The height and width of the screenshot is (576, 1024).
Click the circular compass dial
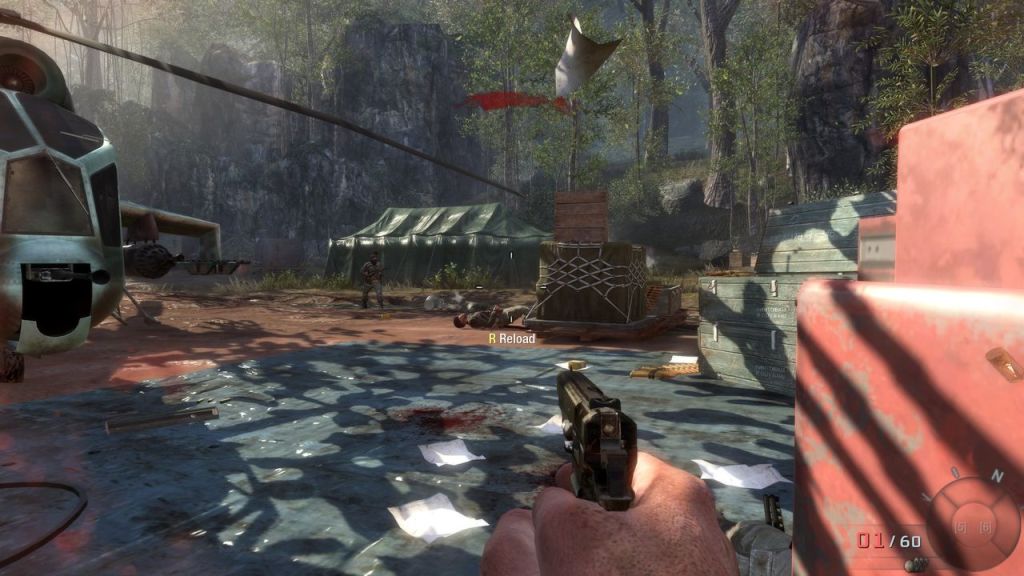(972, 523)
